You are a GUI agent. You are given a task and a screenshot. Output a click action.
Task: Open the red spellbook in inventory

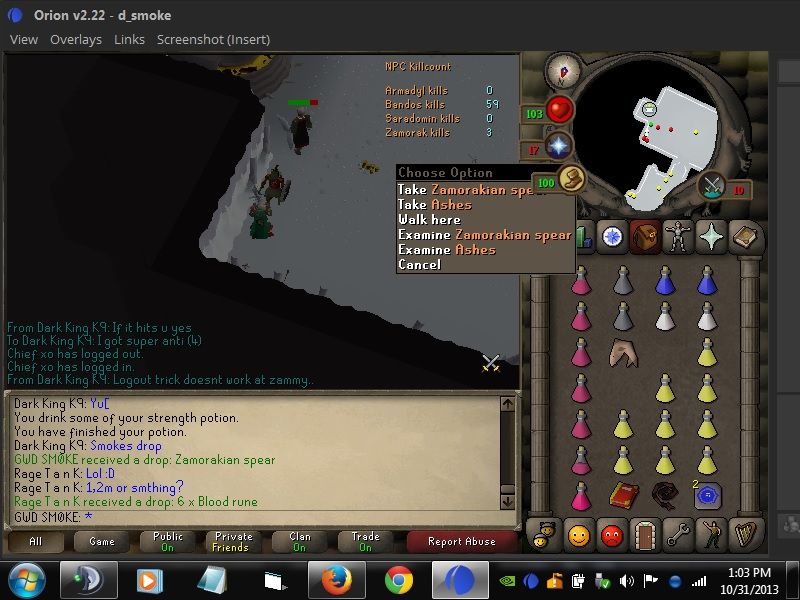pyautogui.click(x=624, y=494)
